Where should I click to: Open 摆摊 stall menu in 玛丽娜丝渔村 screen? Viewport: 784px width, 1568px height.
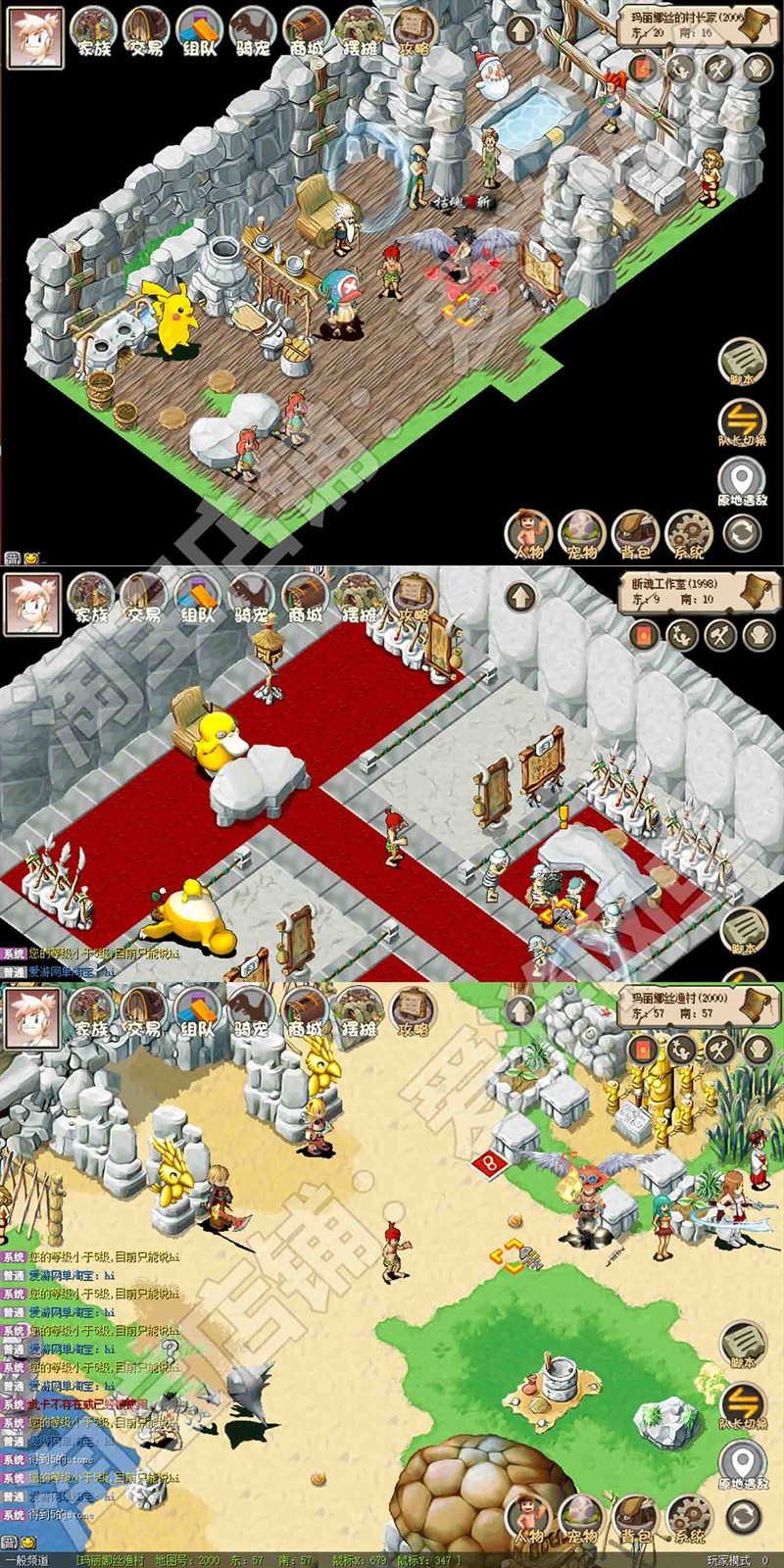tap(359, 1013)
